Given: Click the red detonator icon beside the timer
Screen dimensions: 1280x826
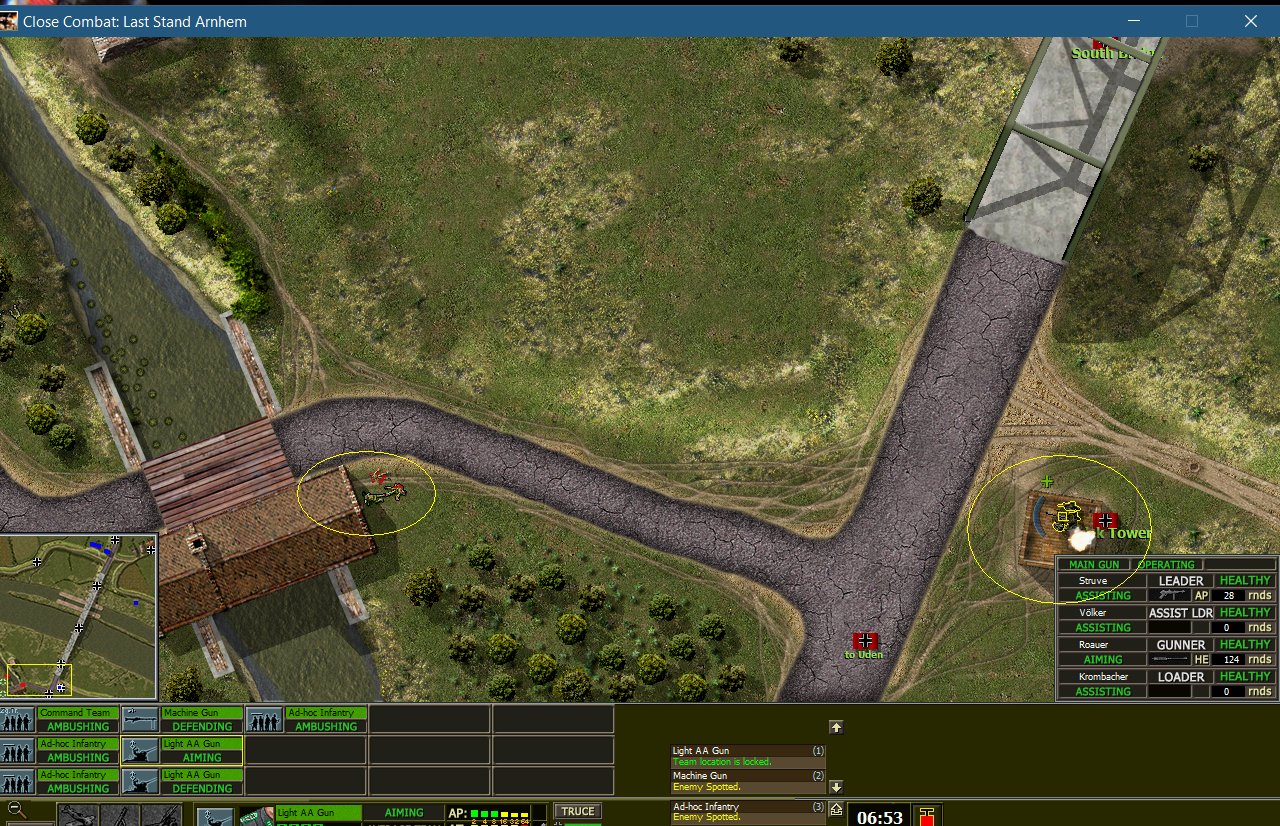Looking at the screenshot, I should [x=926, y=815].
